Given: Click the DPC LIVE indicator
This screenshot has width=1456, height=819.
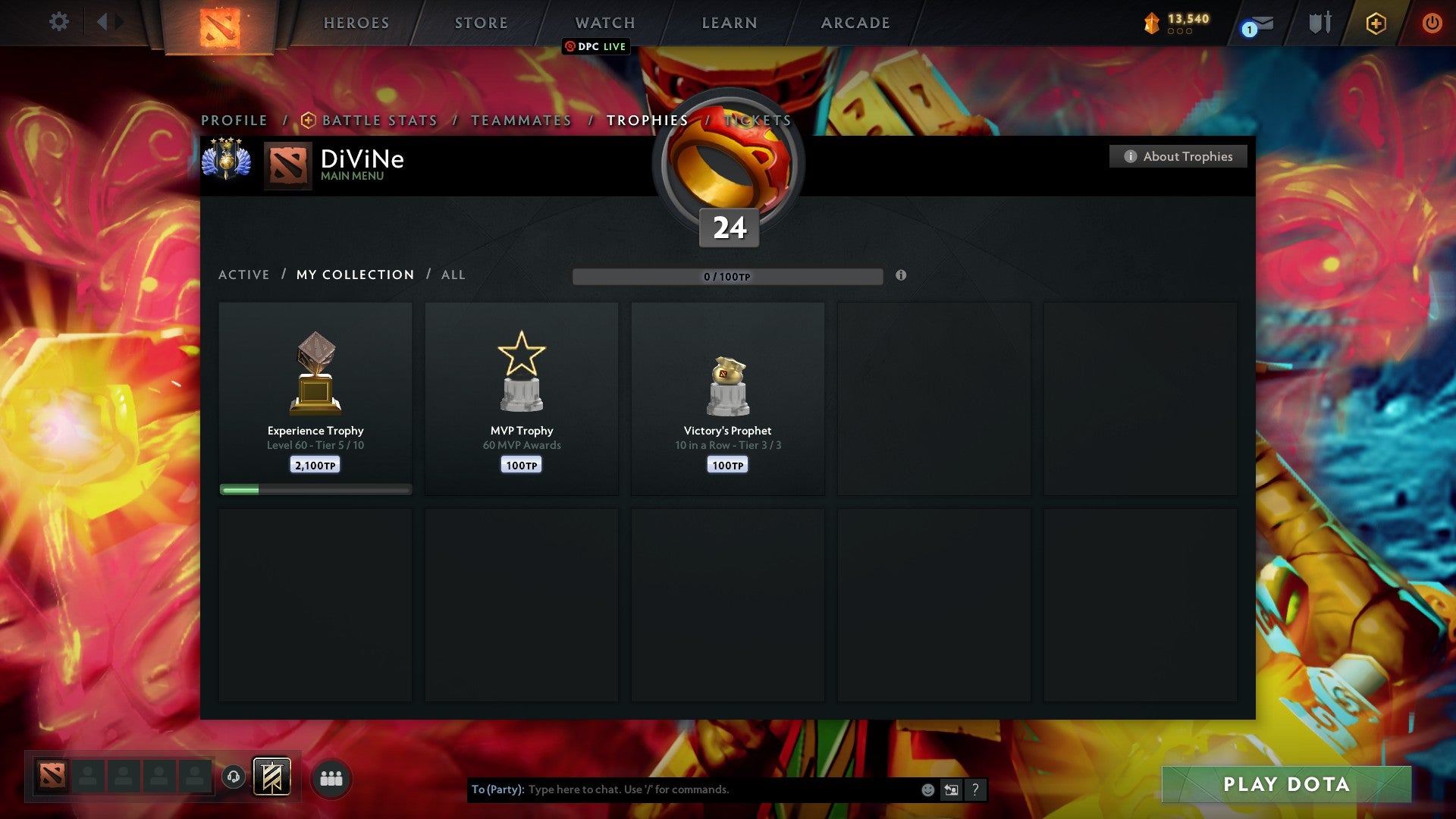Looking at the screenshot, I should 597,46.
